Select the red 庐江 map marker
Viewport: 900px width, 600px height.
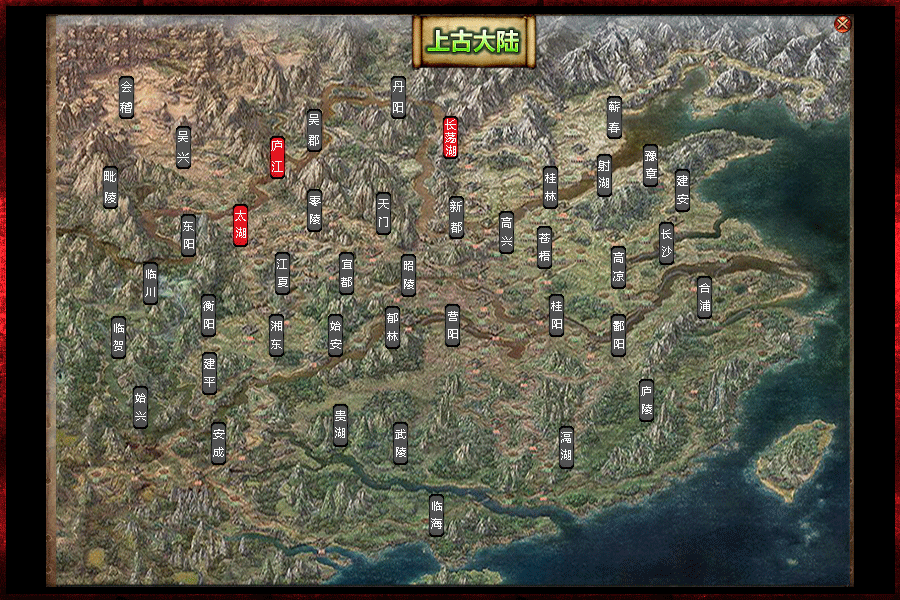click(x=278, y=157)
